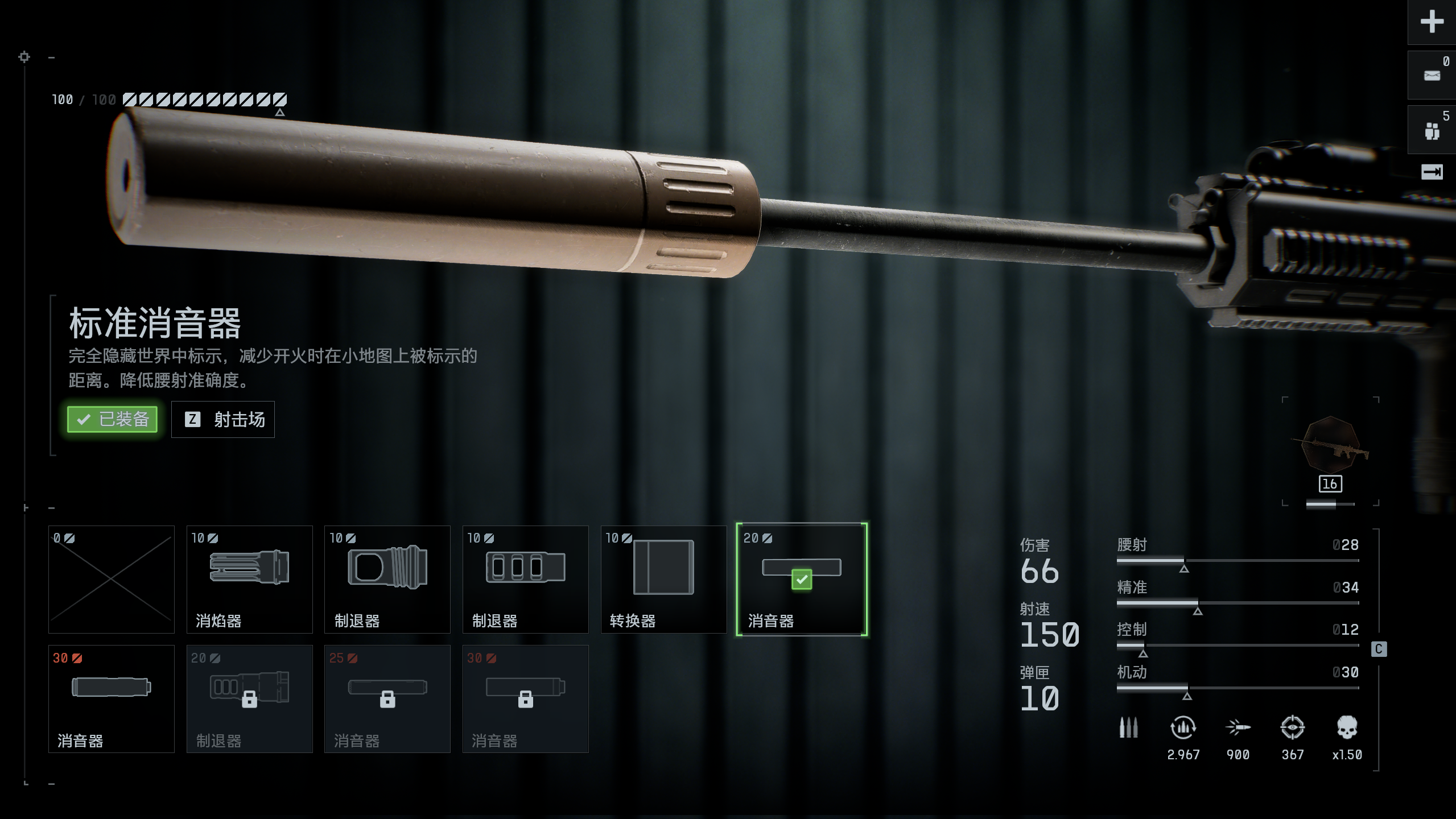Viewport: 1456px width, 819px height.
Task: Select the empty no-muzzle attachment slot
Action: point(112,579)
